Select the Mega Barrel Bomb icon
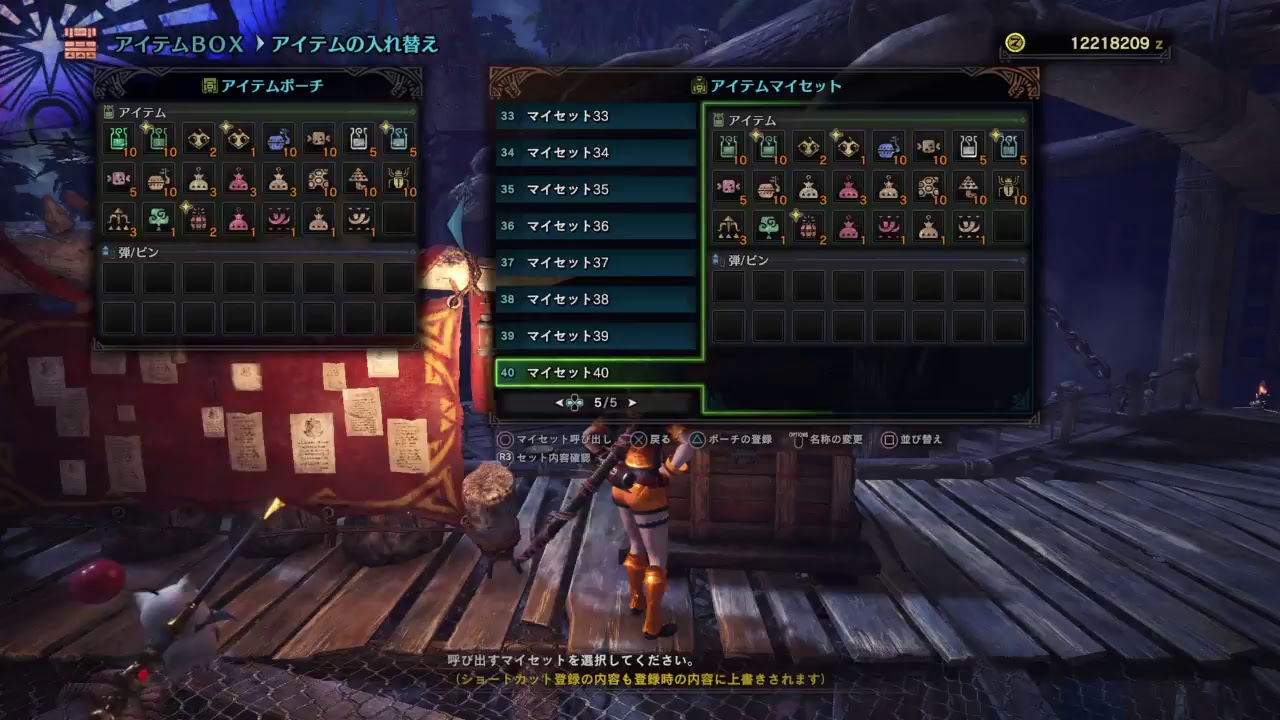Screen dimensions: 1280x720 198,225
